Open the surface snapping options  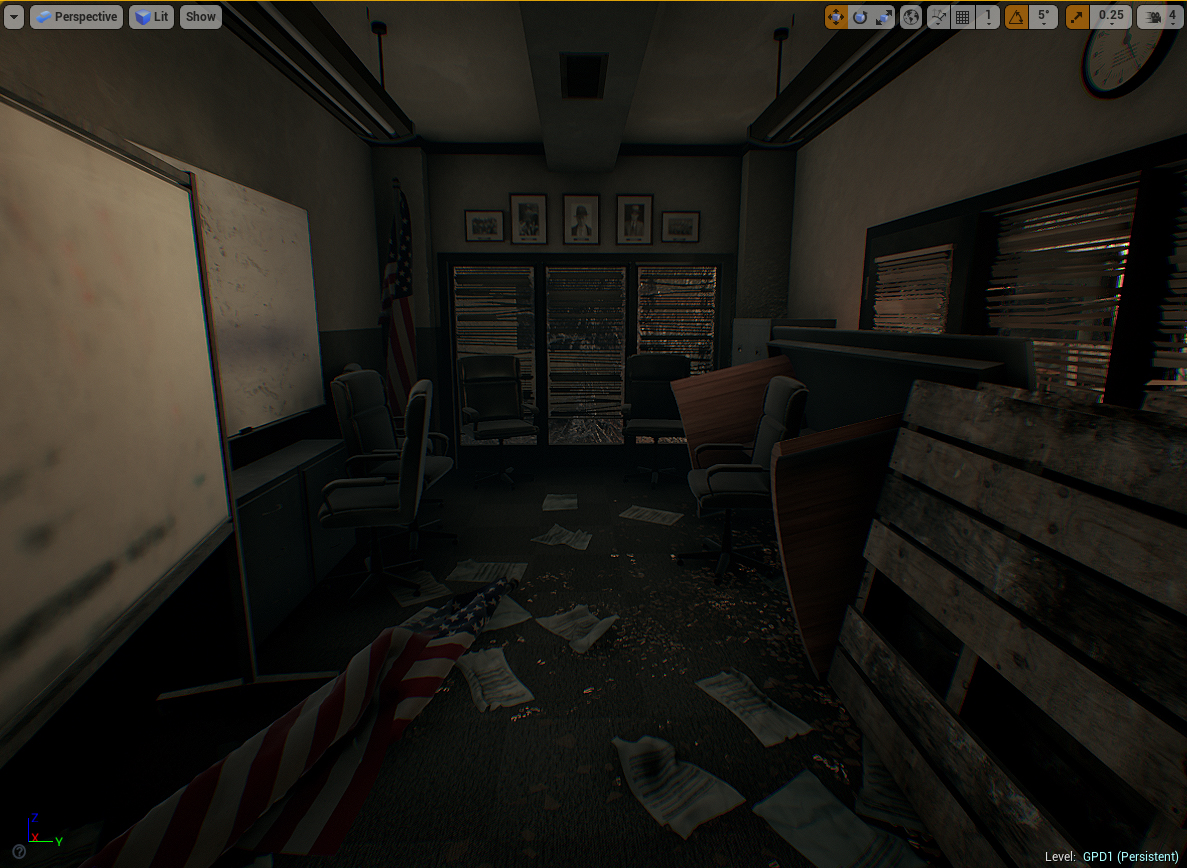click(x=938, y=17)
